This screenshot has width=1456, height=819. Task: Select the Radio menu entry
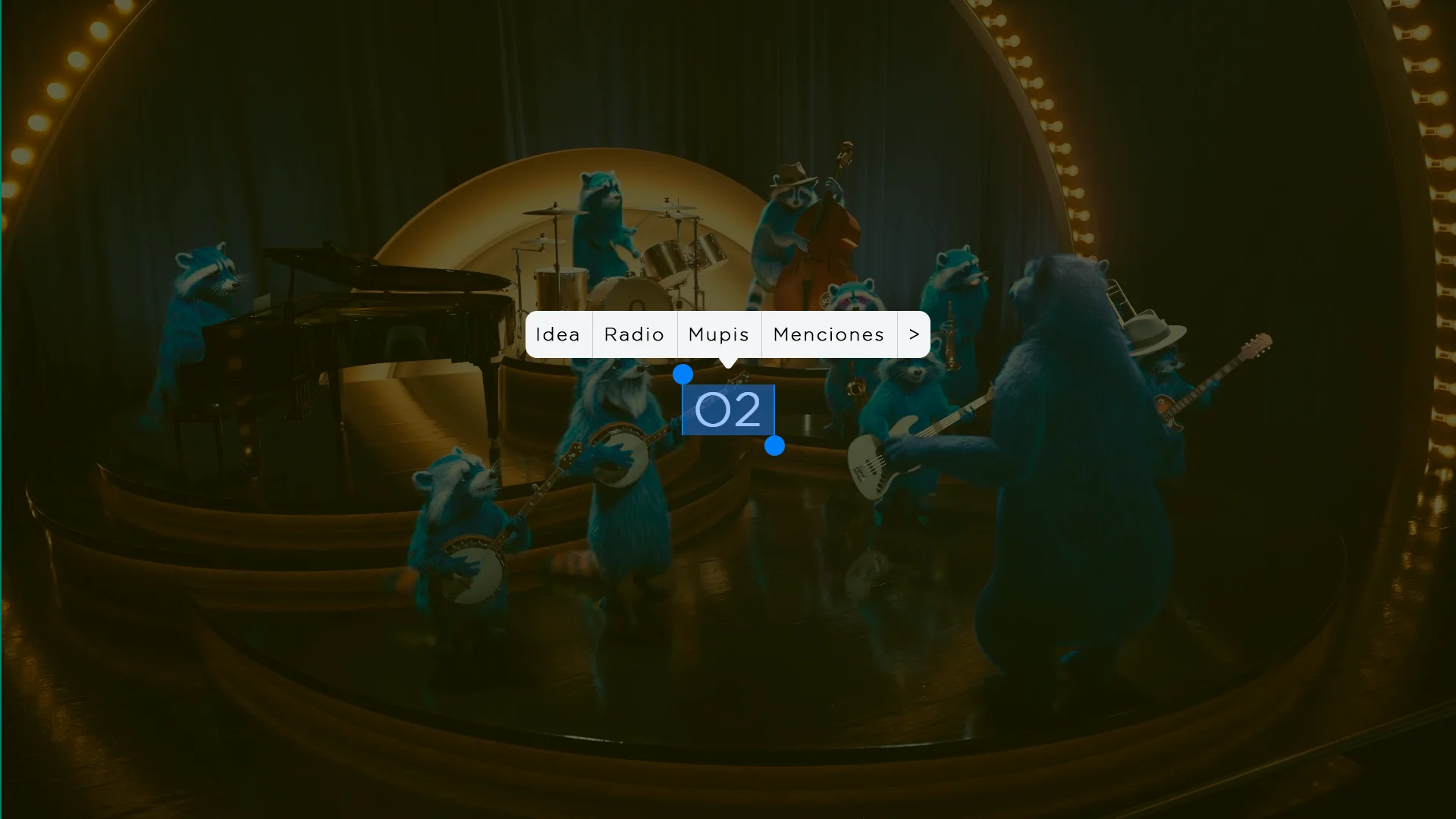pos(634,334)
